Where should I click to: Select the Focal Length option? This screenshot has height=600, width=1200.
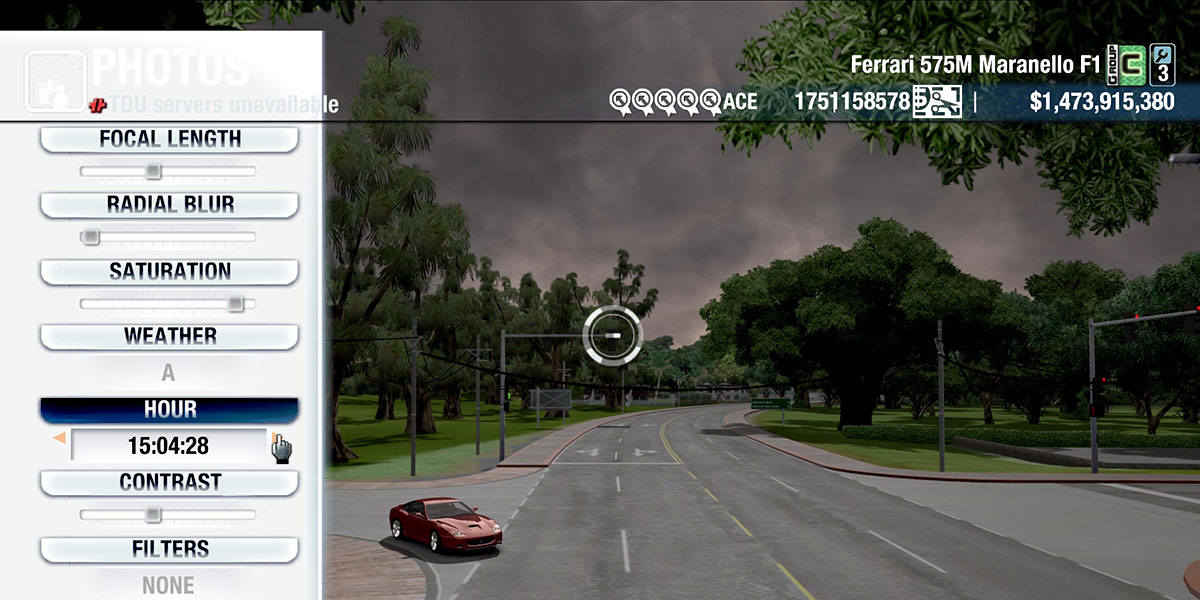pyautogui.click(x=169, y=140)
